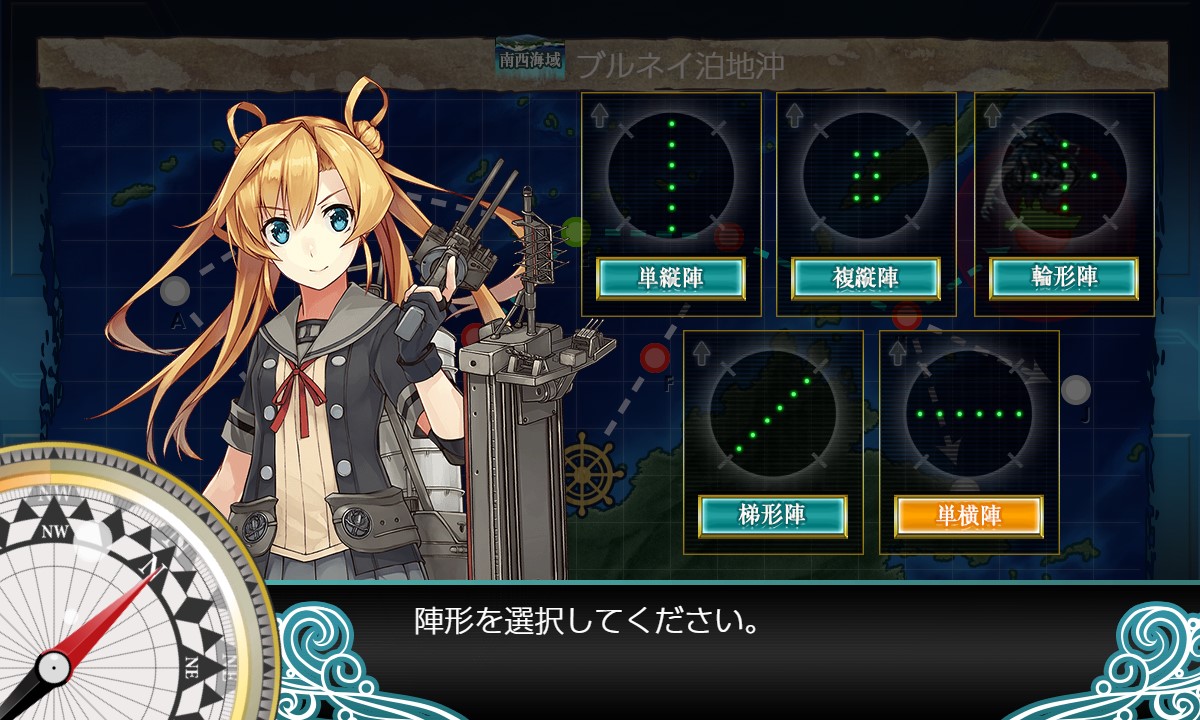
Task: Pick the 輪形陣 diamond formation button
Action: [x=1064, y=278]
